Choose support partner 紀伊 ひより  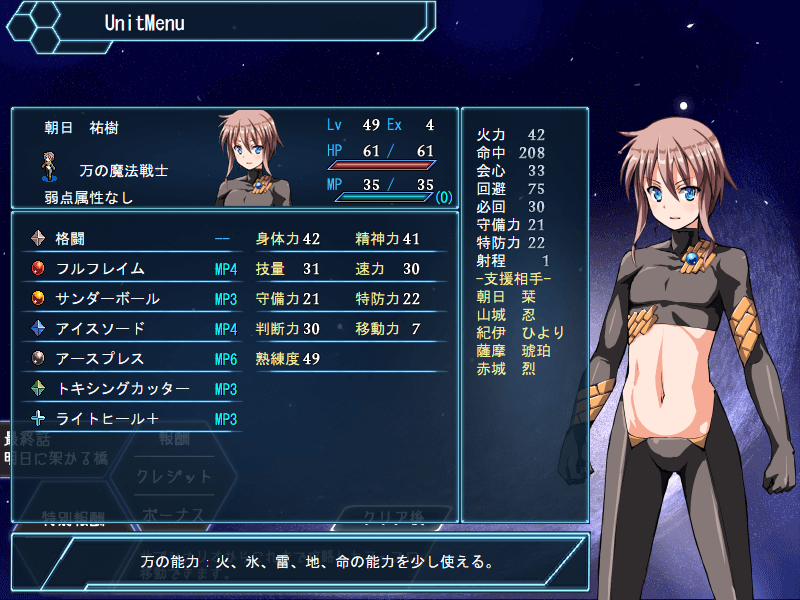pos(521,333)
